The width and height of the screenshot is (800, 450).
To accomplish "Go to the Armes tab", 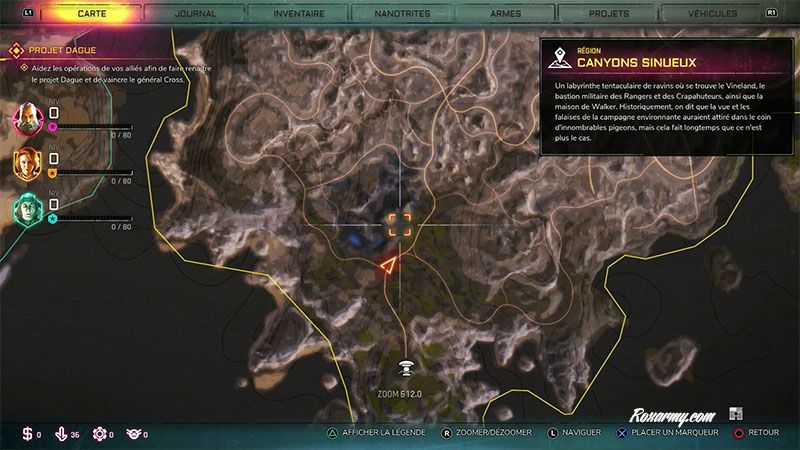I will 505,14.
